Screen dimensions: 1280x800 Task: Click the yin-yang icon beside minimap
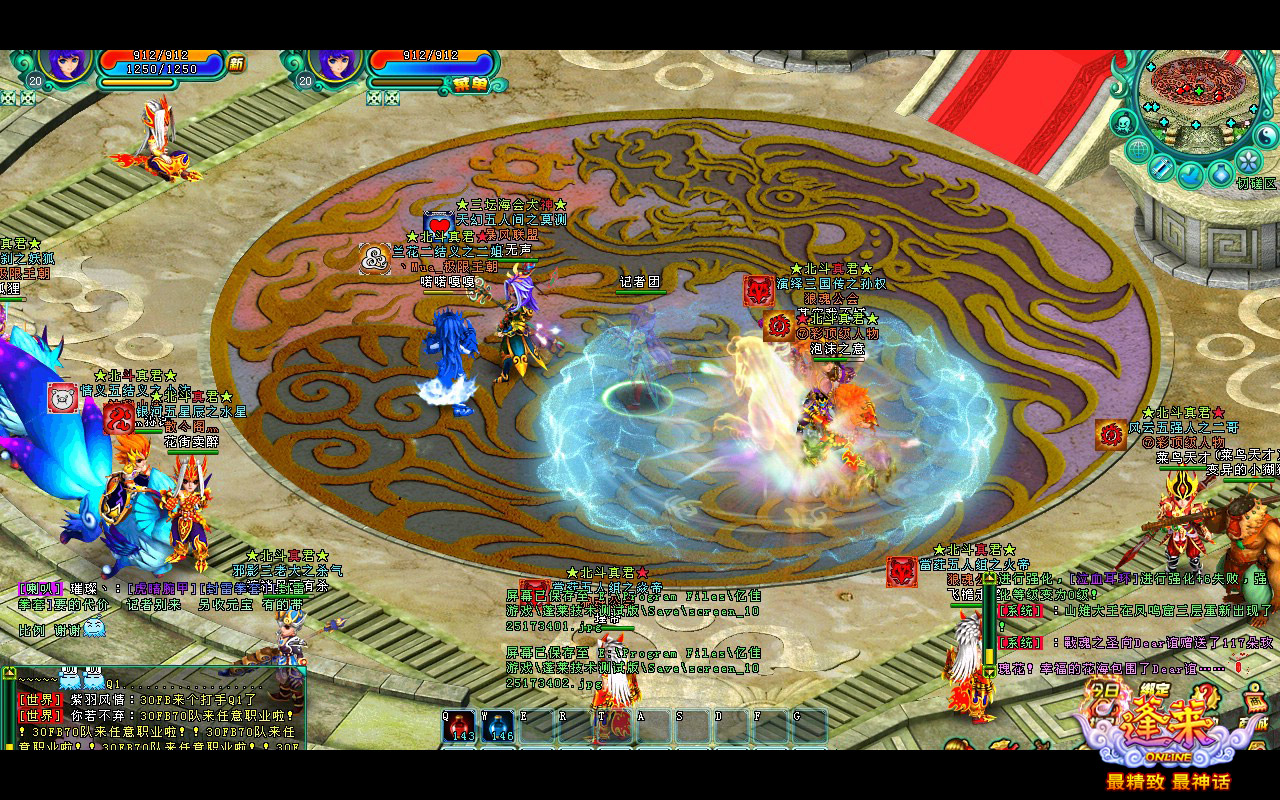[1265, 135]
